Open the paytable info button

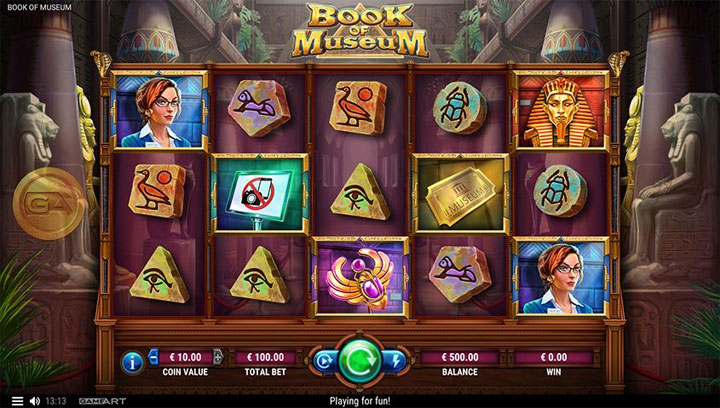(x=135, y=359)
